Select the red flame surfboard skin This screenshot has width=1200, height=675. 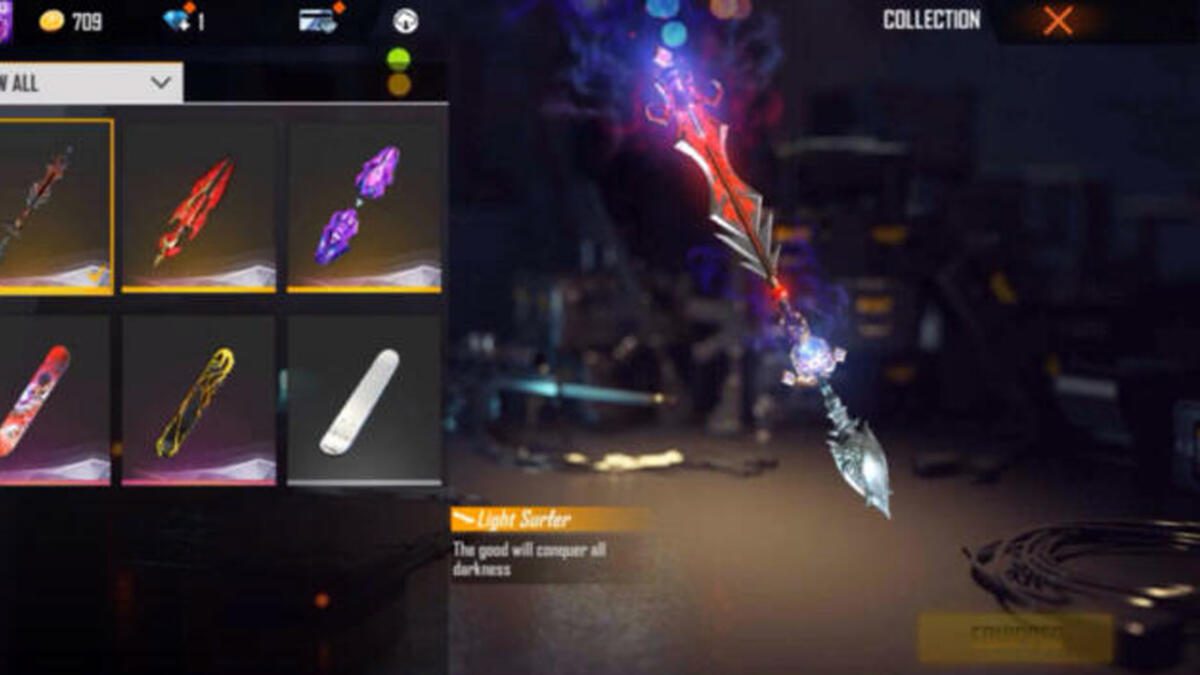(x=198, y=206)
